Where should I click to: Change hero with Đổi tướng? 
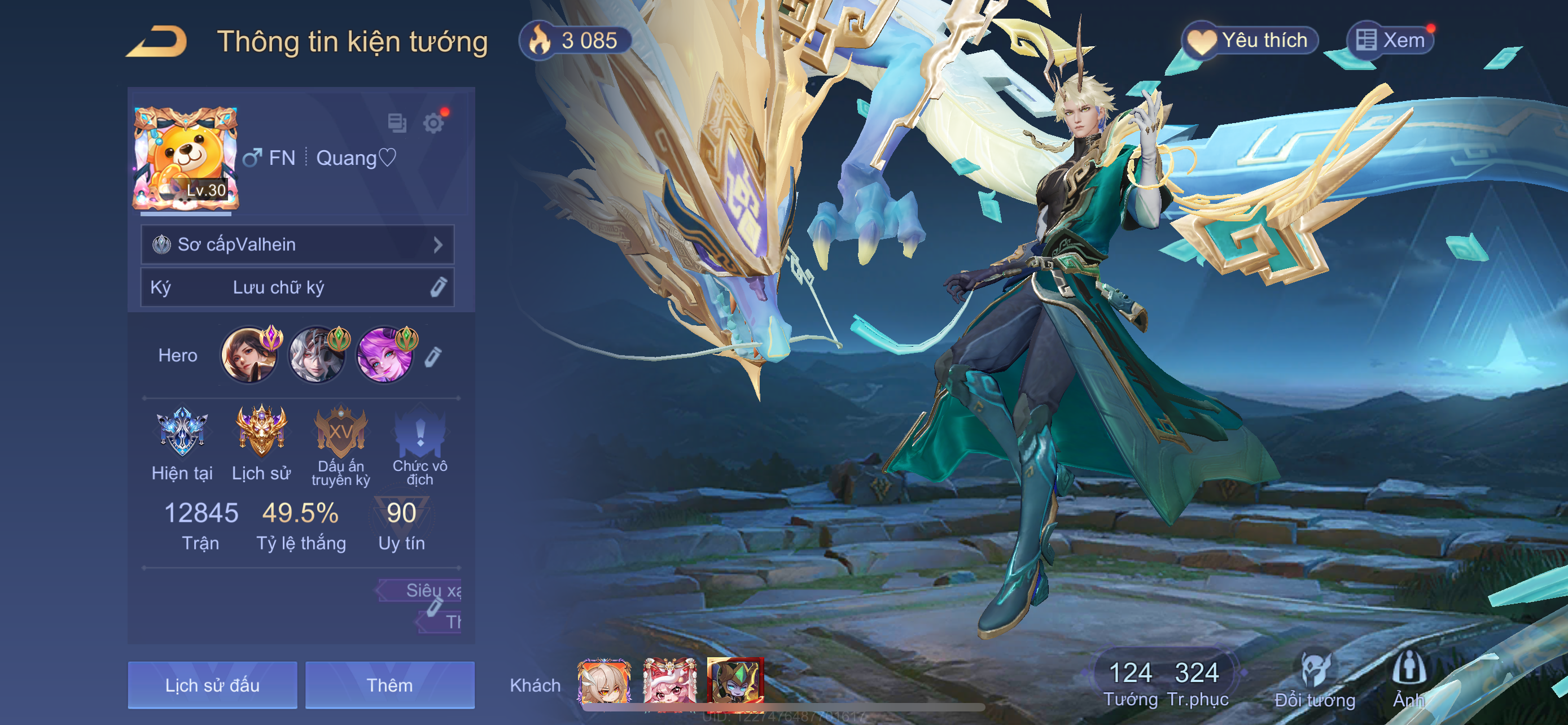[1315, 682]
